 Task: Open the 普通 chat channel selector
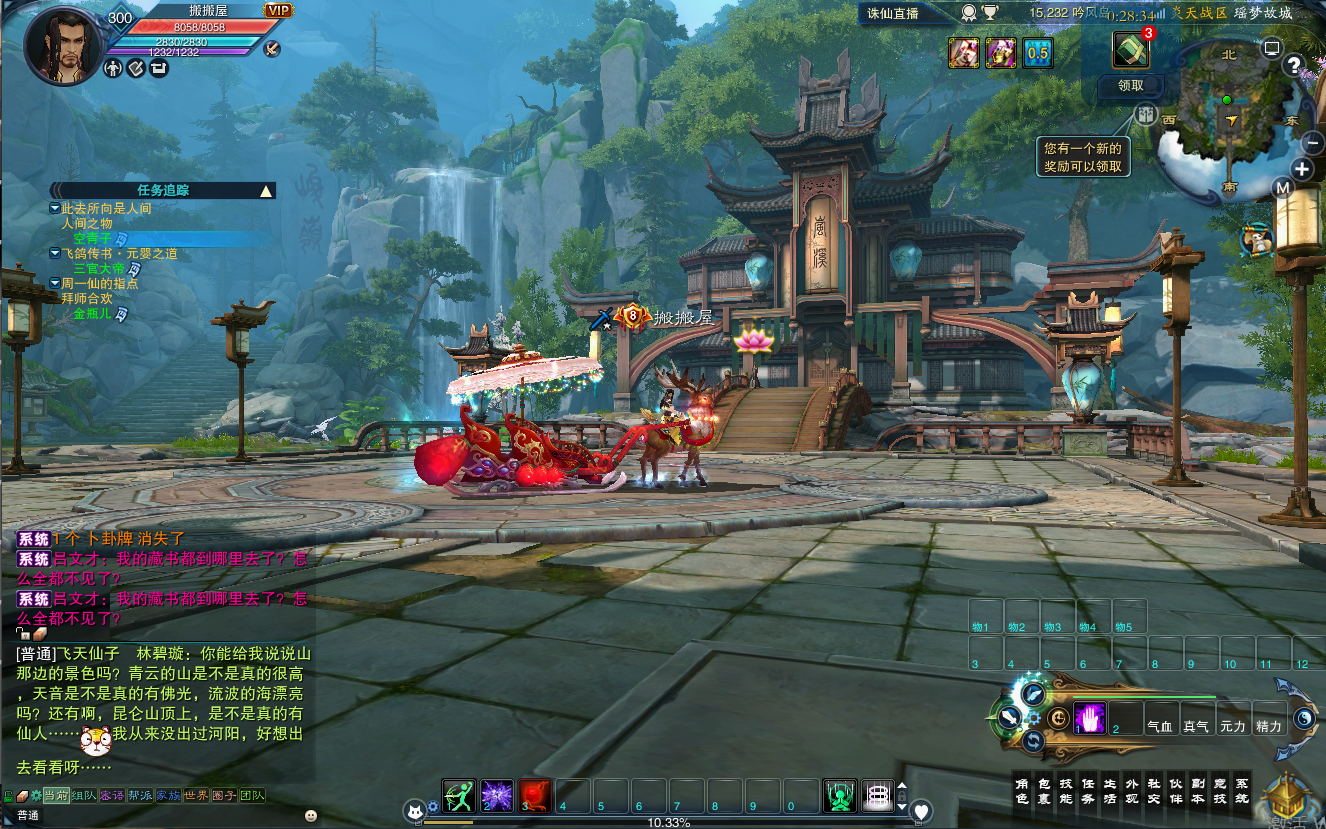[x=27, y=815]
